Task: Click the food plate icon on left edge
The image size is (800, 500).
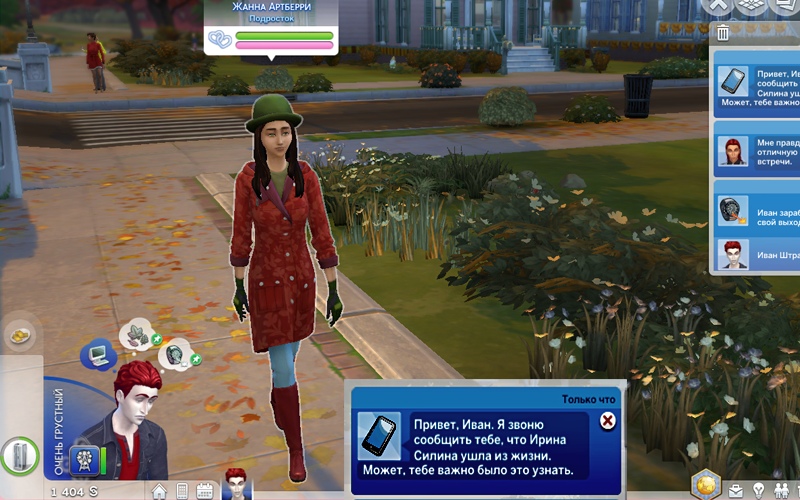Action: [x=19, y=336]
